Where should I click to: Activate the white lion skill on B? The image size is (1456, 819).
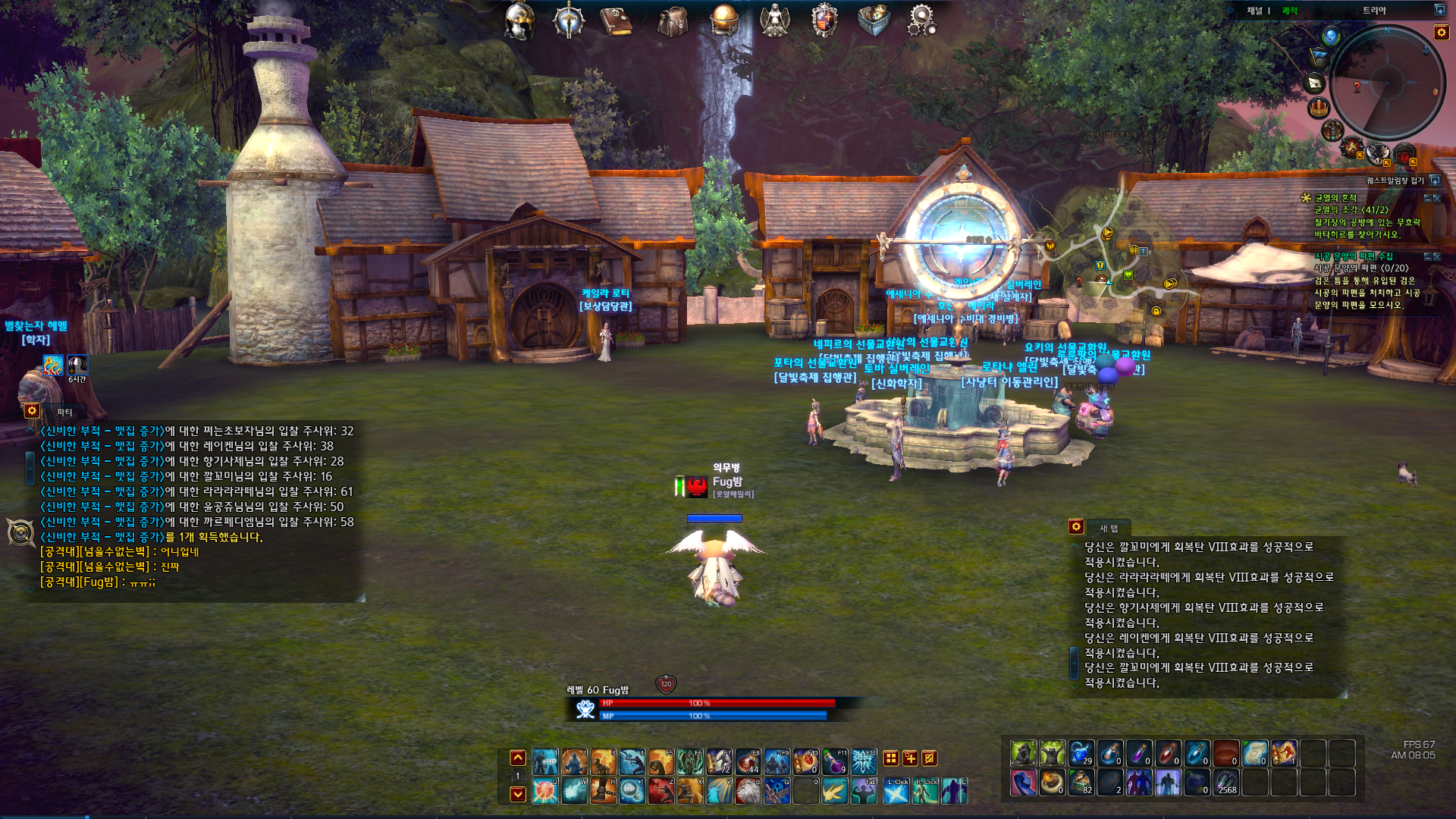[x=748, y=791]
